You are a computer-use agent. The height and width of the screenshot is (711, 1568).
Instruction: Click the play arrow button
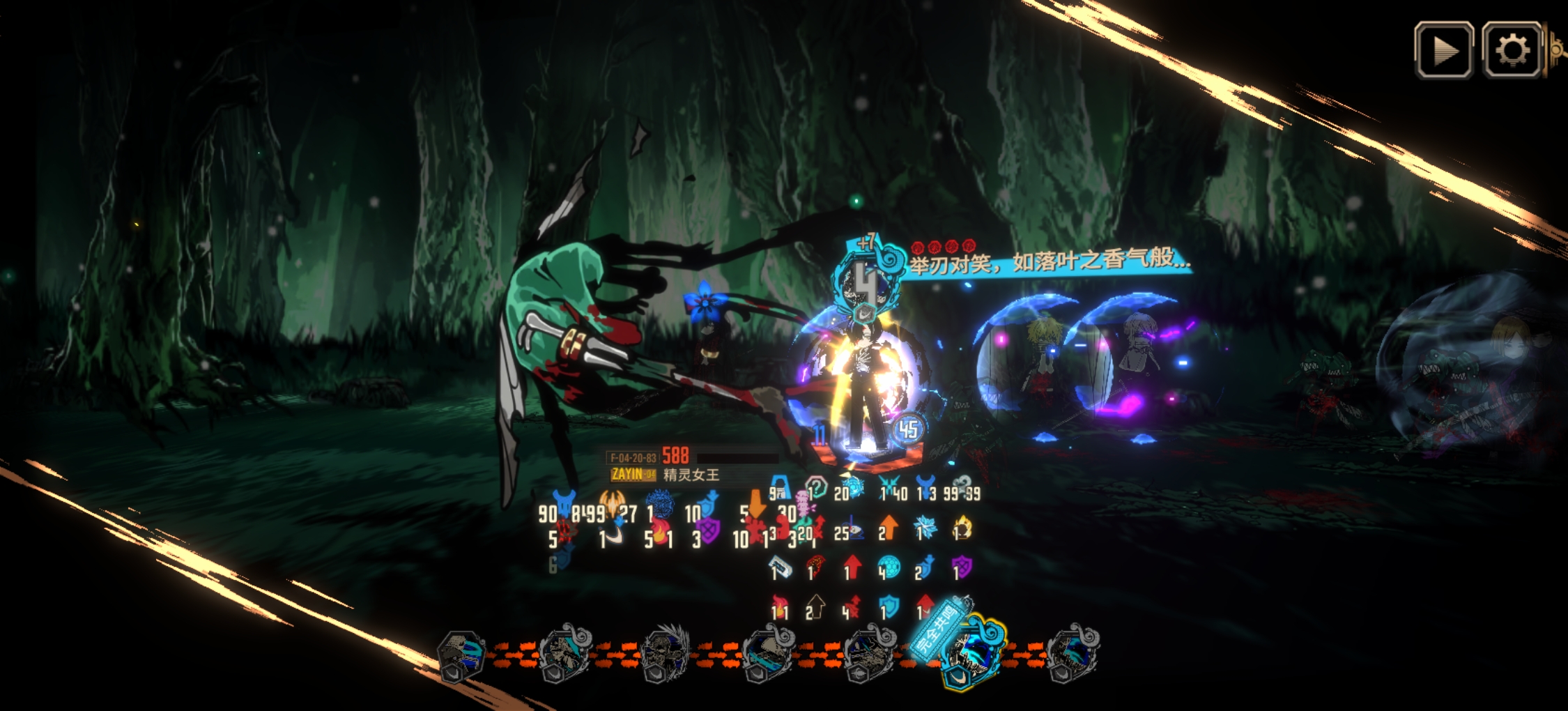[1444, 49]
